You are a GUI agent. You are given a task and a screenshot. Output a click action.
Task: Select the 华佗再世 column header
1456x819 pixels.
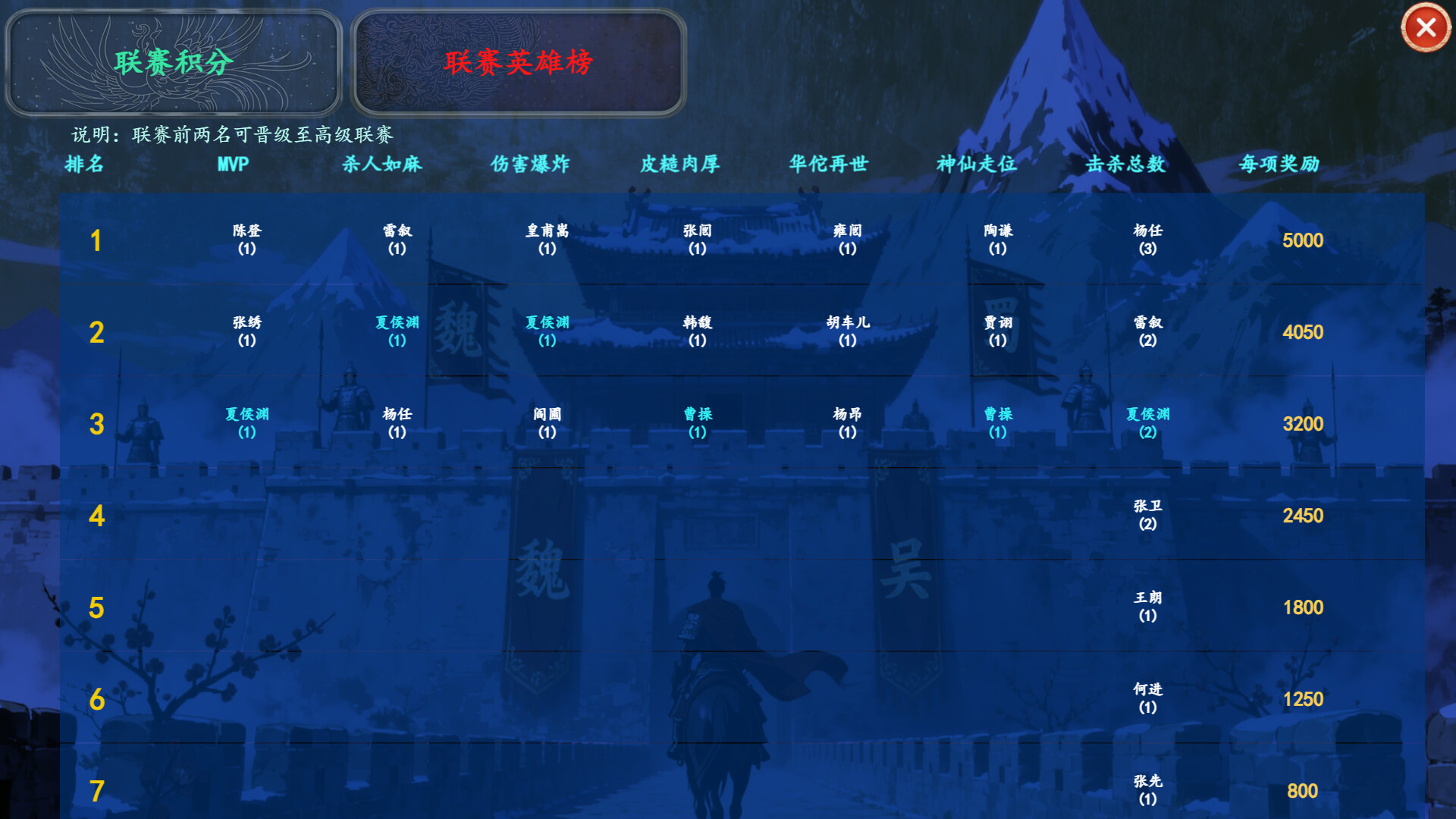(x=828, y=165)
